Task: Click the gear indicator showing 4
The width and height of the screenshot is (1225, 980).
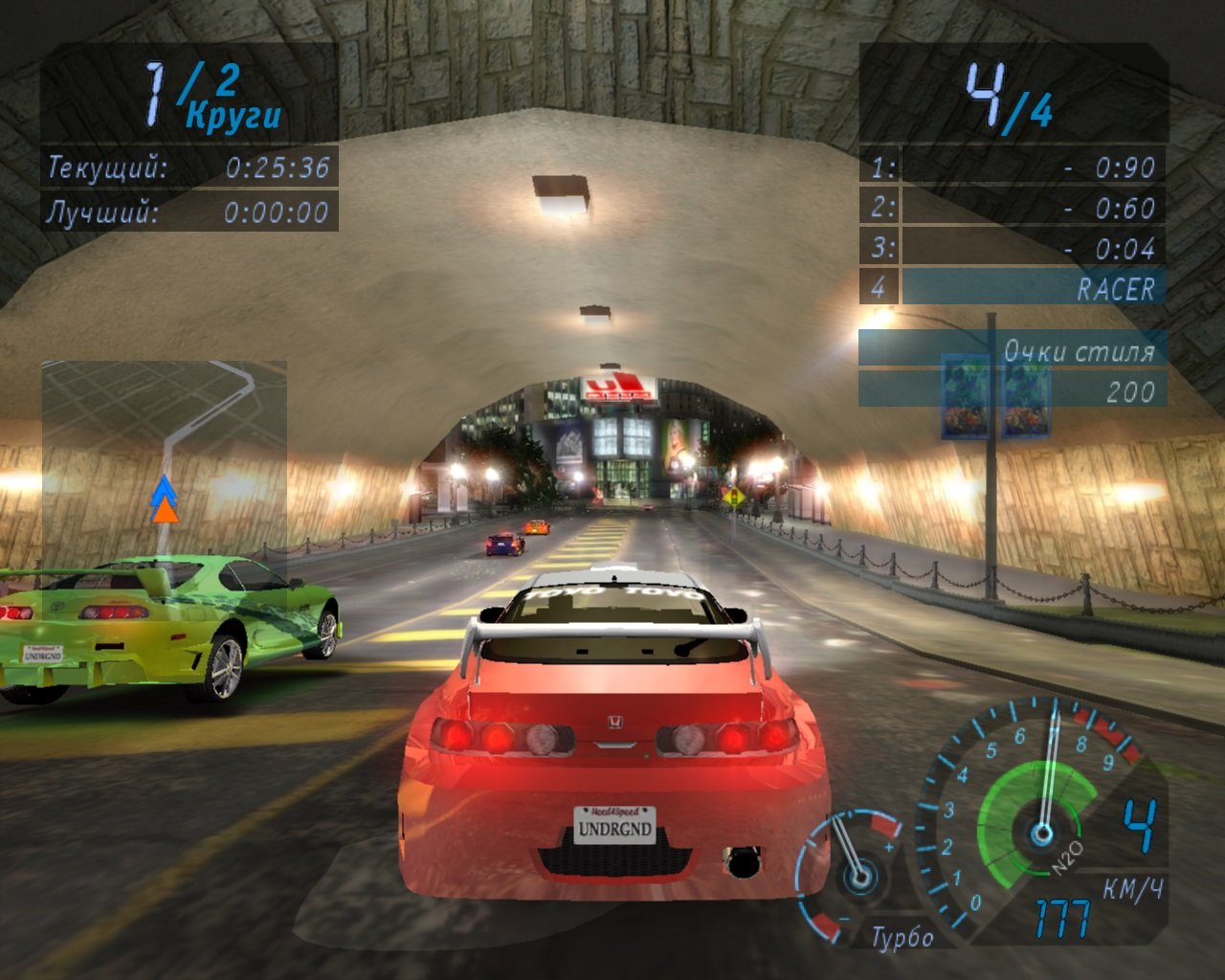Action: tap(1139, 825)
